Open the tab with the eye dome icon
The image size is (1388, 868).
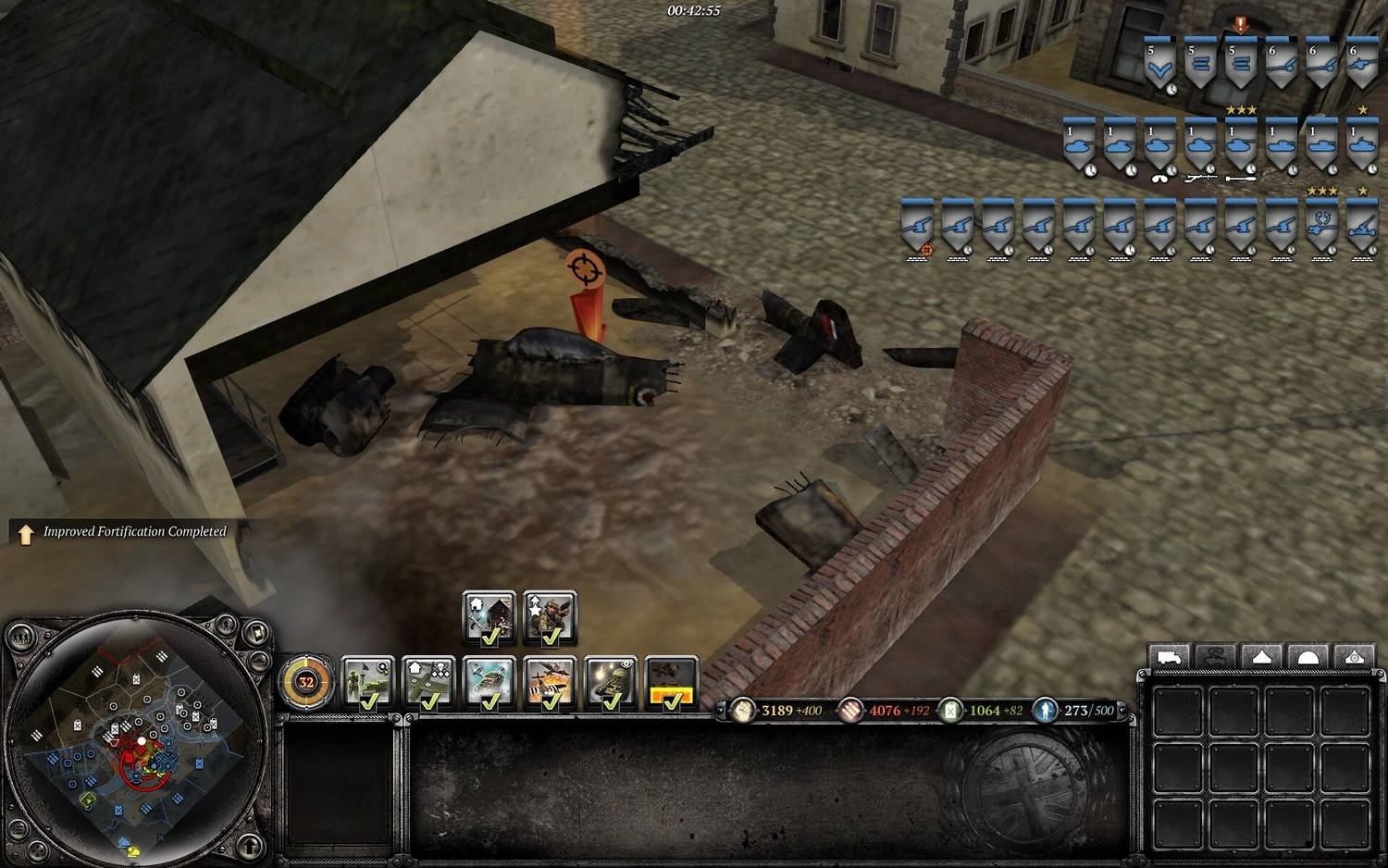coord(1355,657)
